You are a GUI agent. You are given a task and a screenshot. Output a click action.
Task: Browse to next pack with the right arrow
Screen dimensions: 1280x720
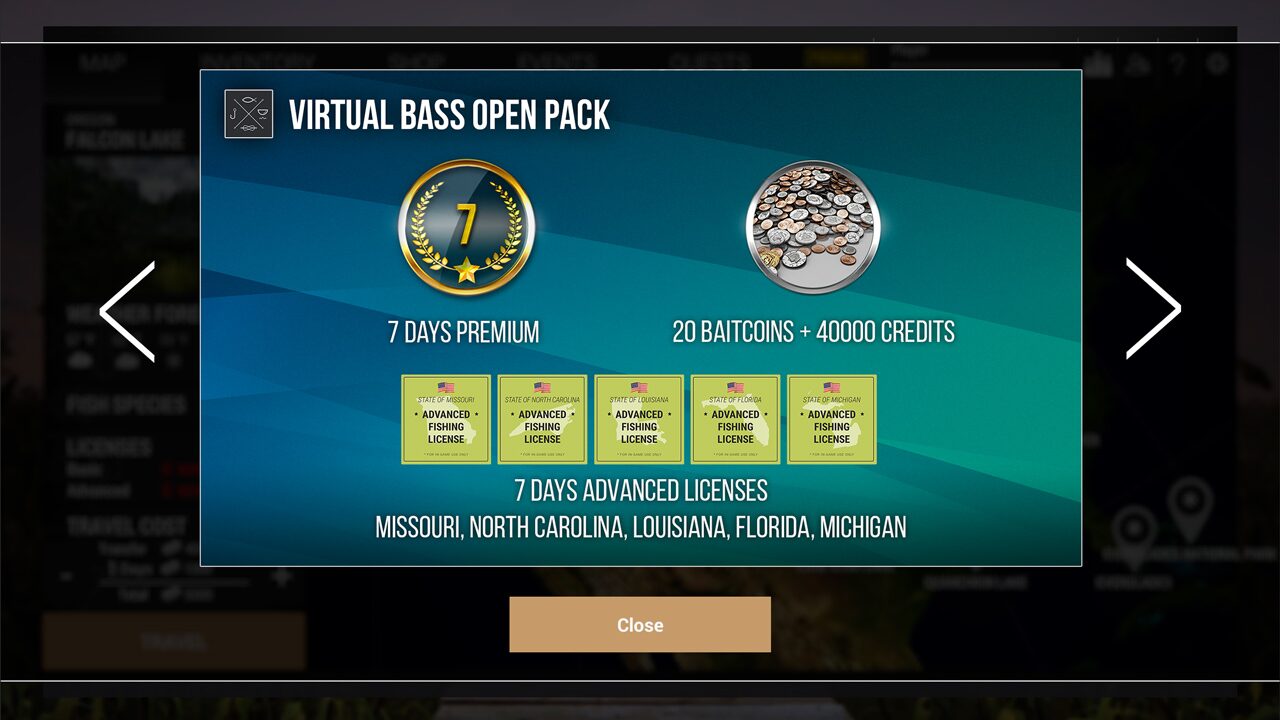[x=1154, y=310]
